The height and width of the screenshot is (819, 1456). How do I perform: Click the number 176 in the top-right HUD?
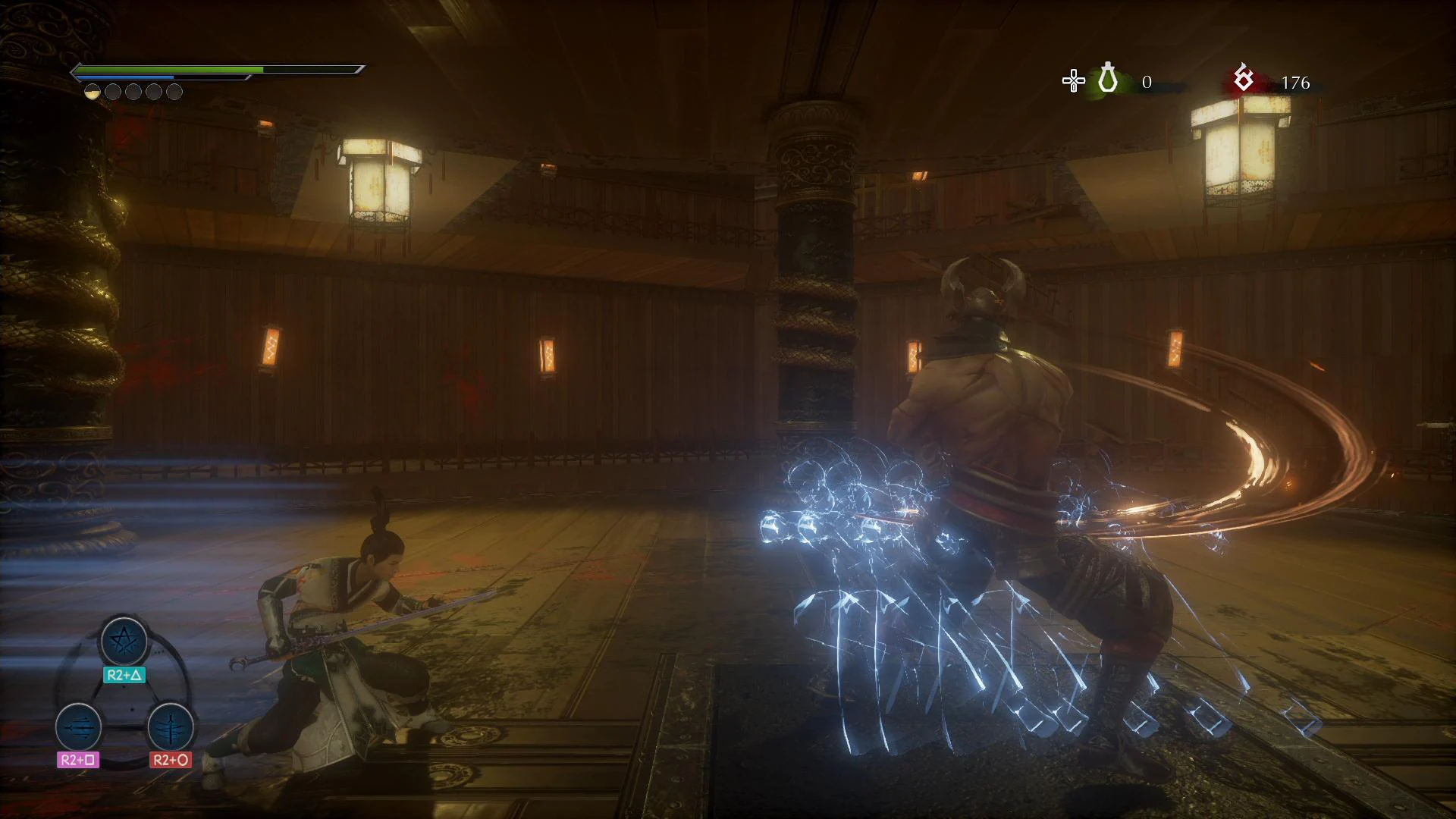tap(1296, 82)
